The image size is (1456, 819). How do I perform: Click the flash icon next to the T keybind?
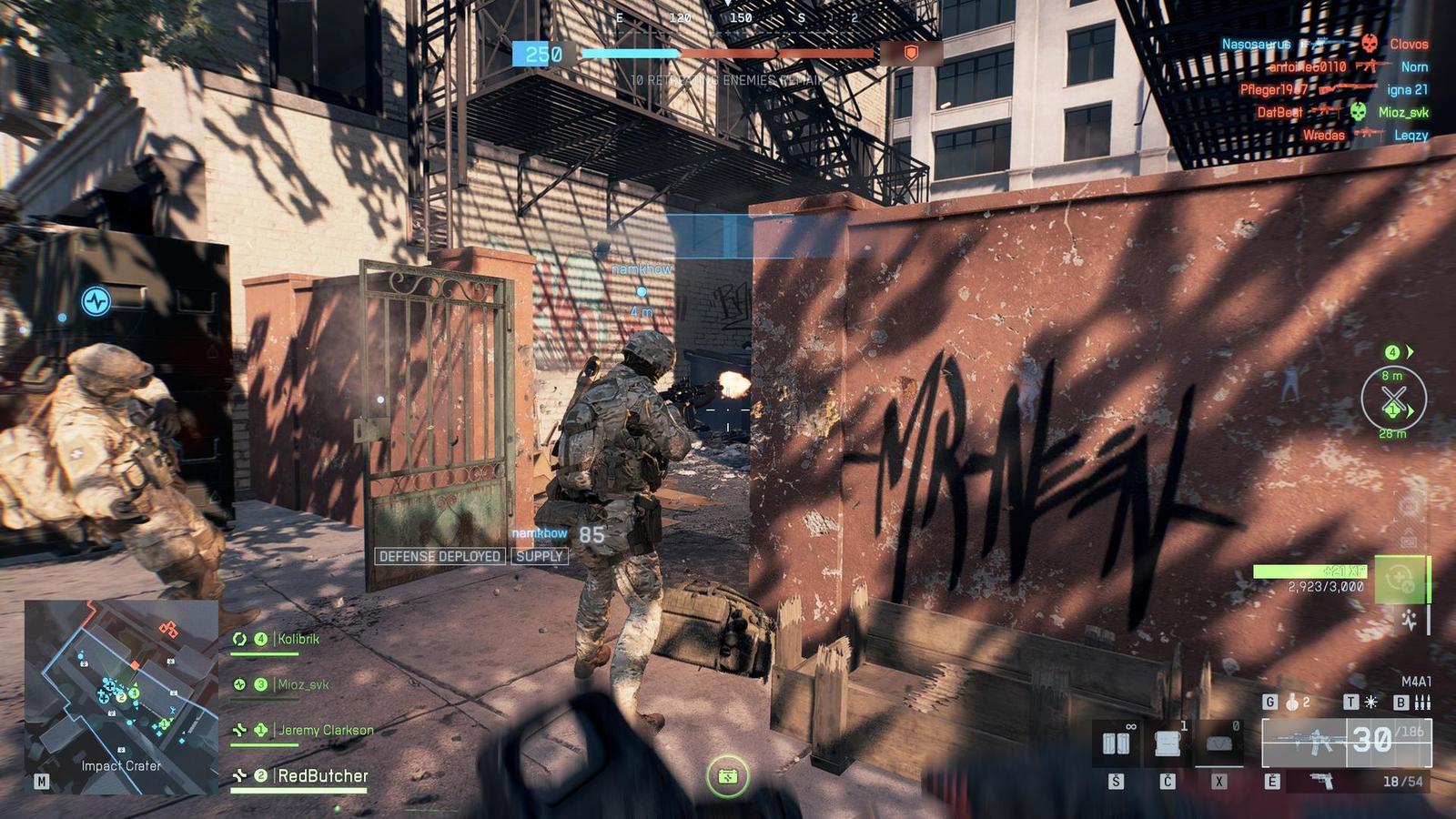coord(1370,703)
